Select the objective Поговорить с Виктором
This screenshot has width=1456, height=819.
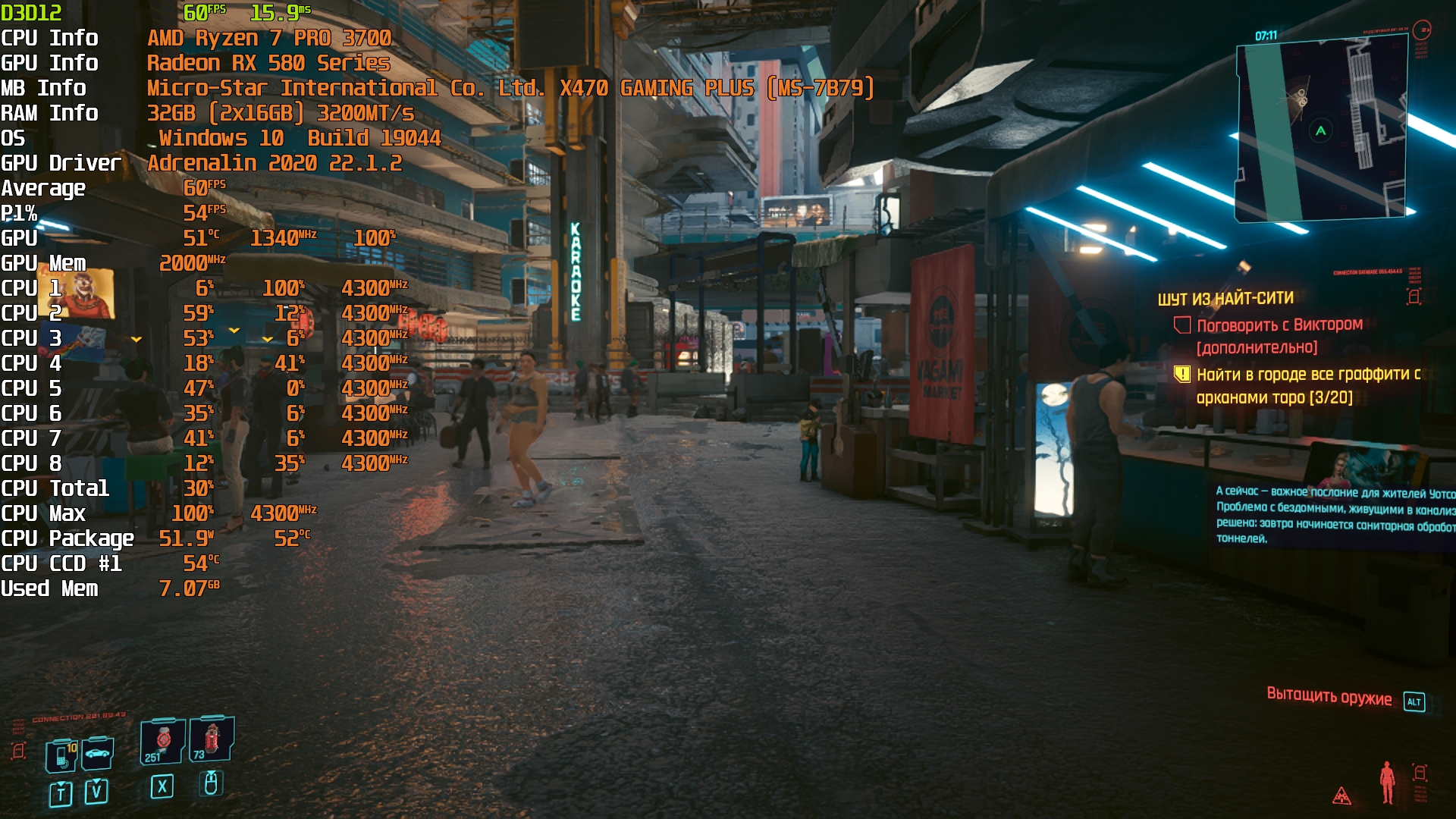coord(1279,325)
